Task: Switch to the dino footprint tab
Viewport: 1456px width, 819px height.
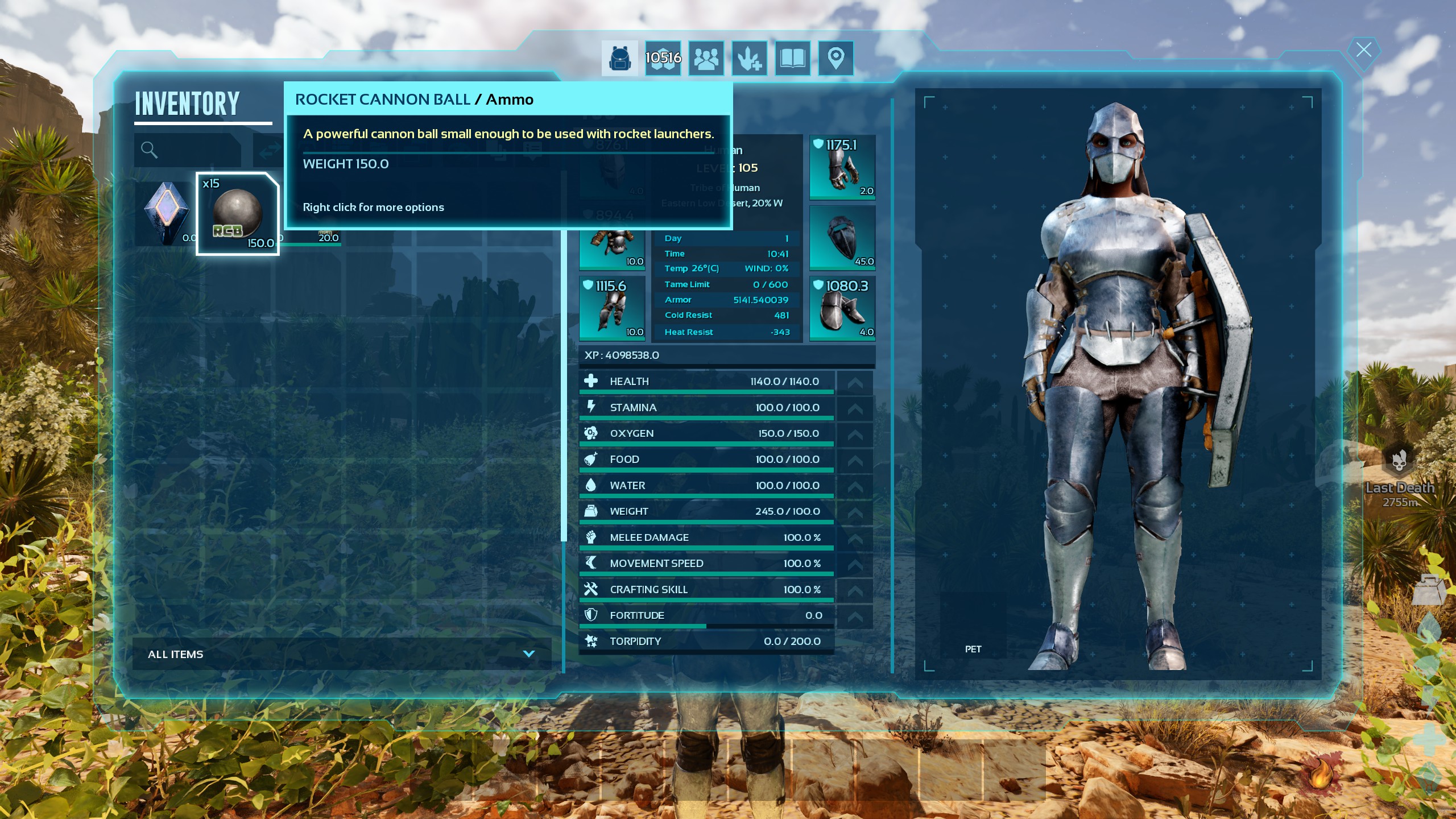Action: pyautogui.click(x=750, y=58)
